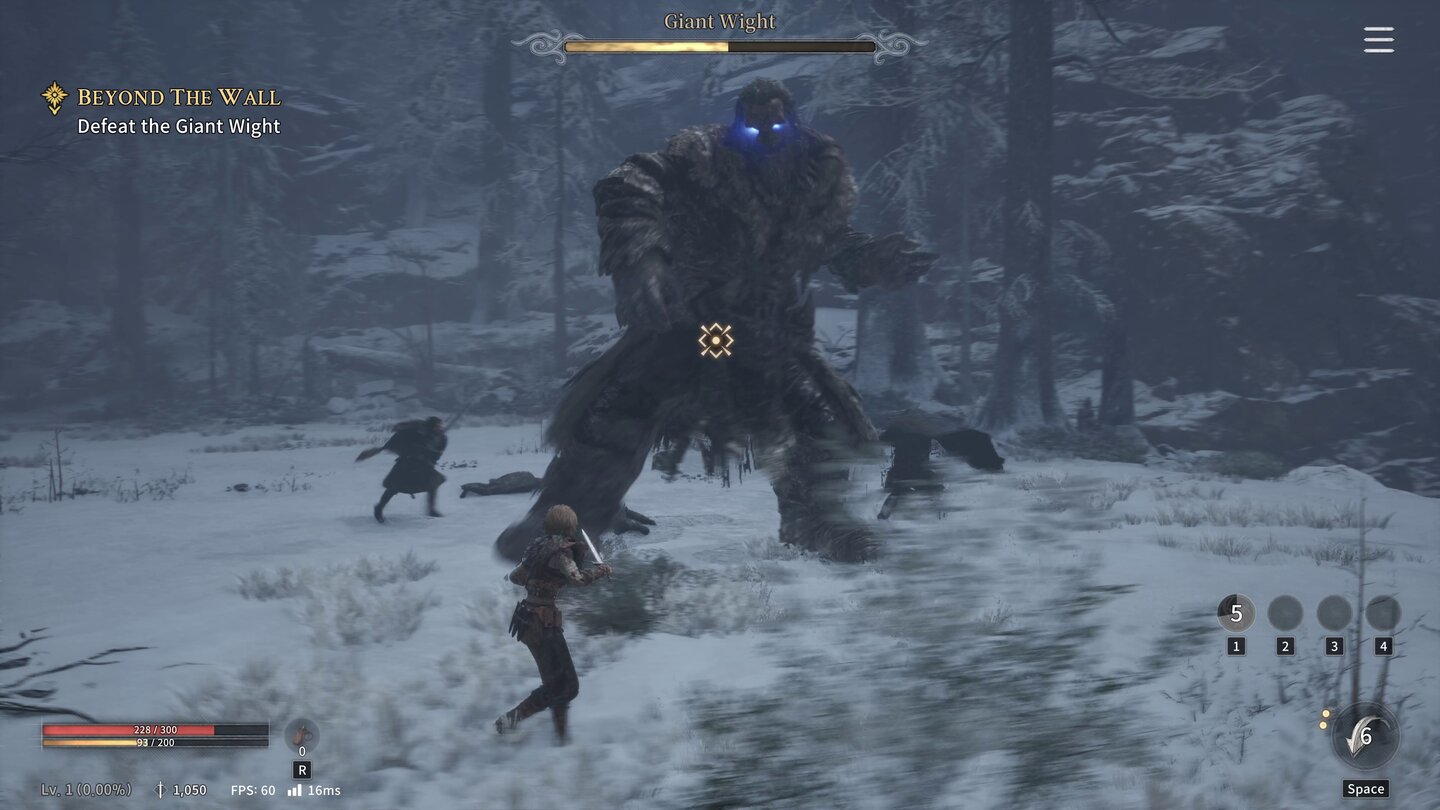Open the hamburger menu in top right corner
The height and width of the screenshot is (810, 1440).
coord(1378,39)
